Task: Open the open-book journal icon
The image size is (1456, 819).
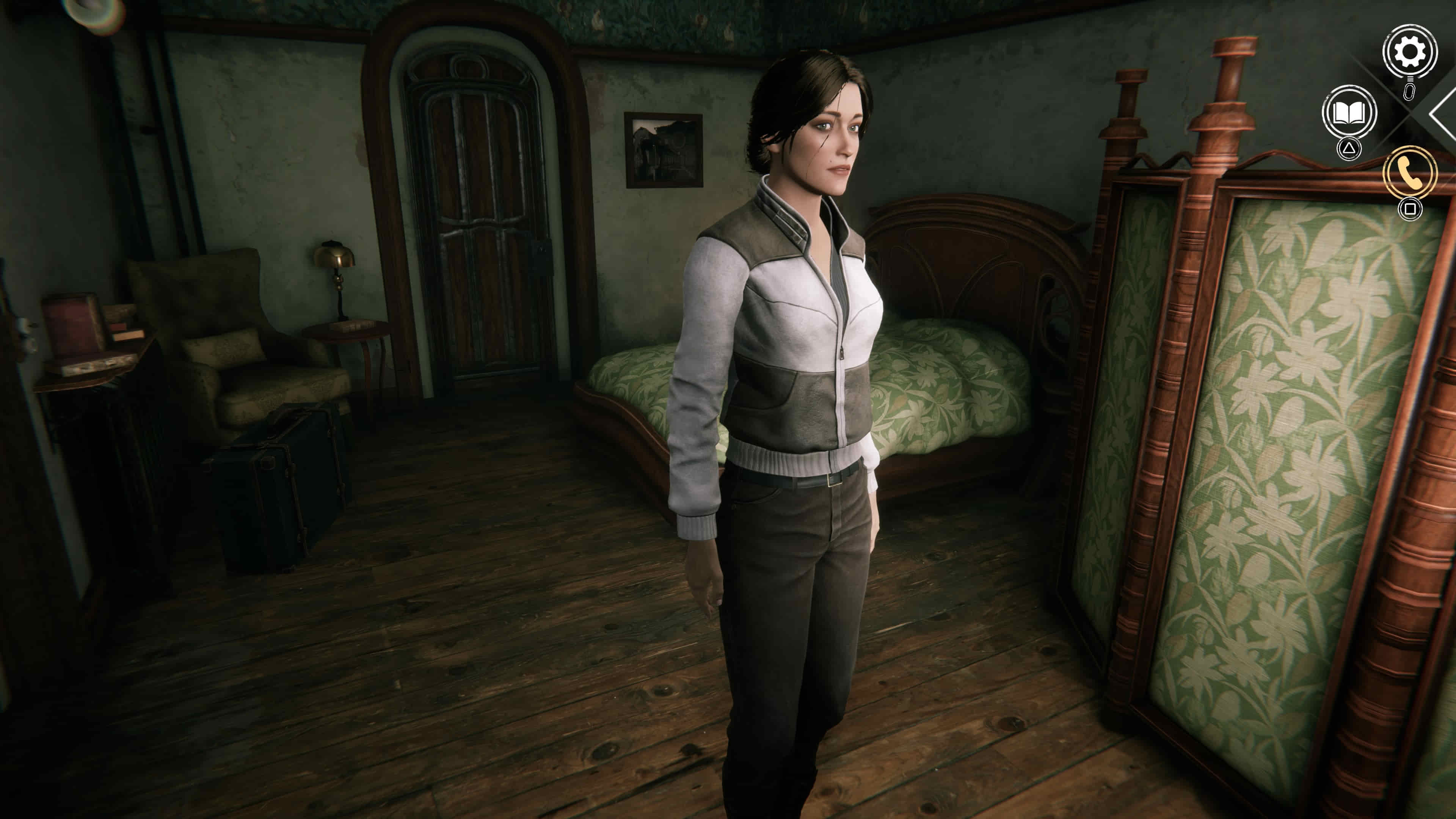Action: (x=1349, y=113)
